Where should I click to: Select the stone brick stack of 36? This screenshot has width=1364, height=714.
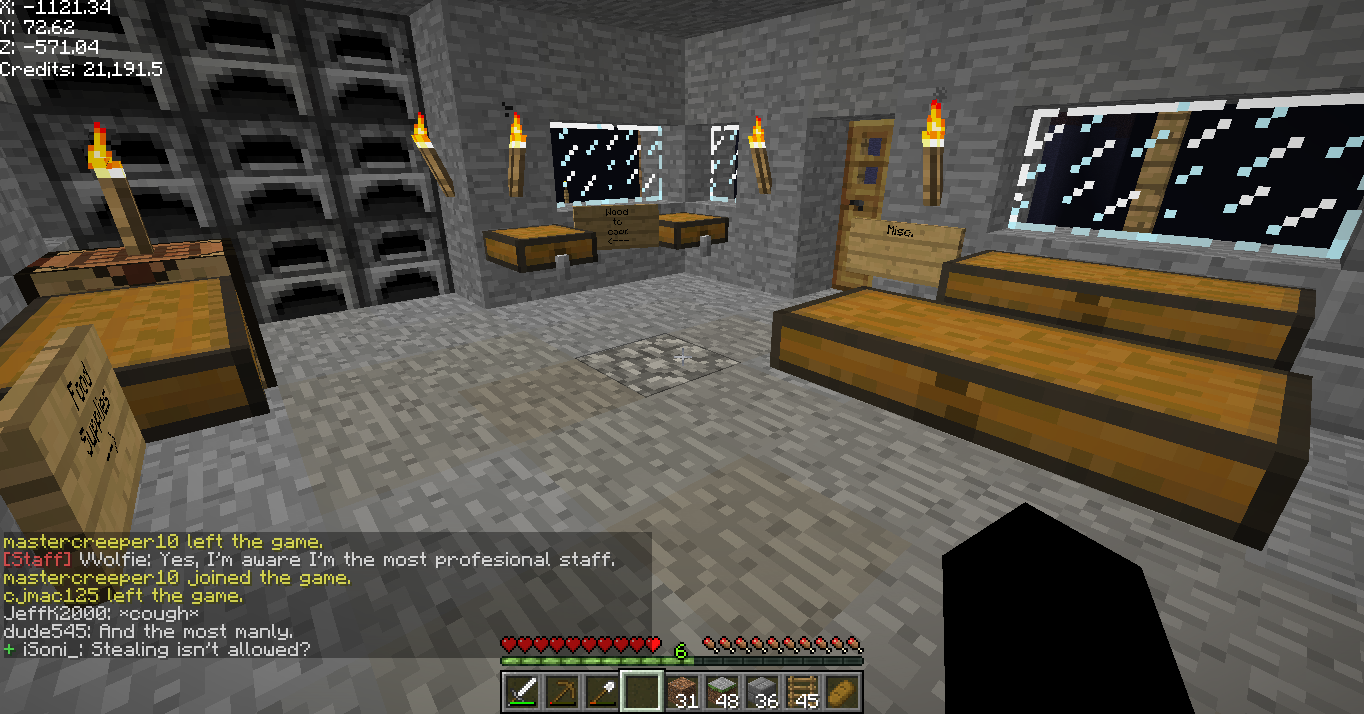click(x=762, y=690)
